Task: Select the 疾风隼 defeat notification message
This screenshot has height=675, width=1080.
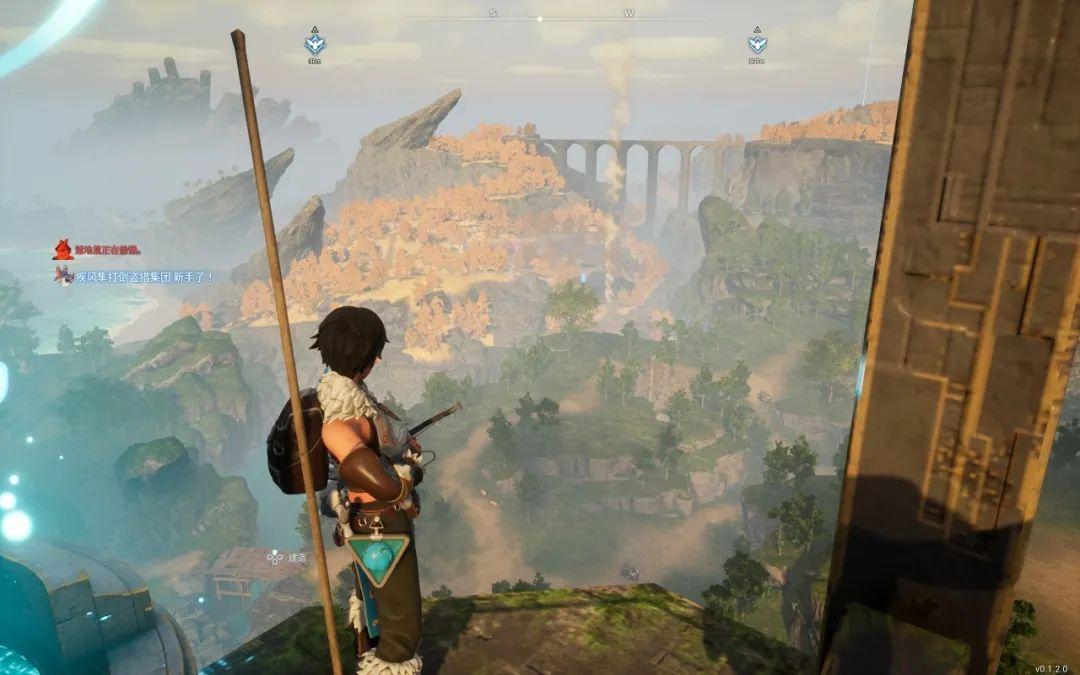Action: click(x=144, y=276)
